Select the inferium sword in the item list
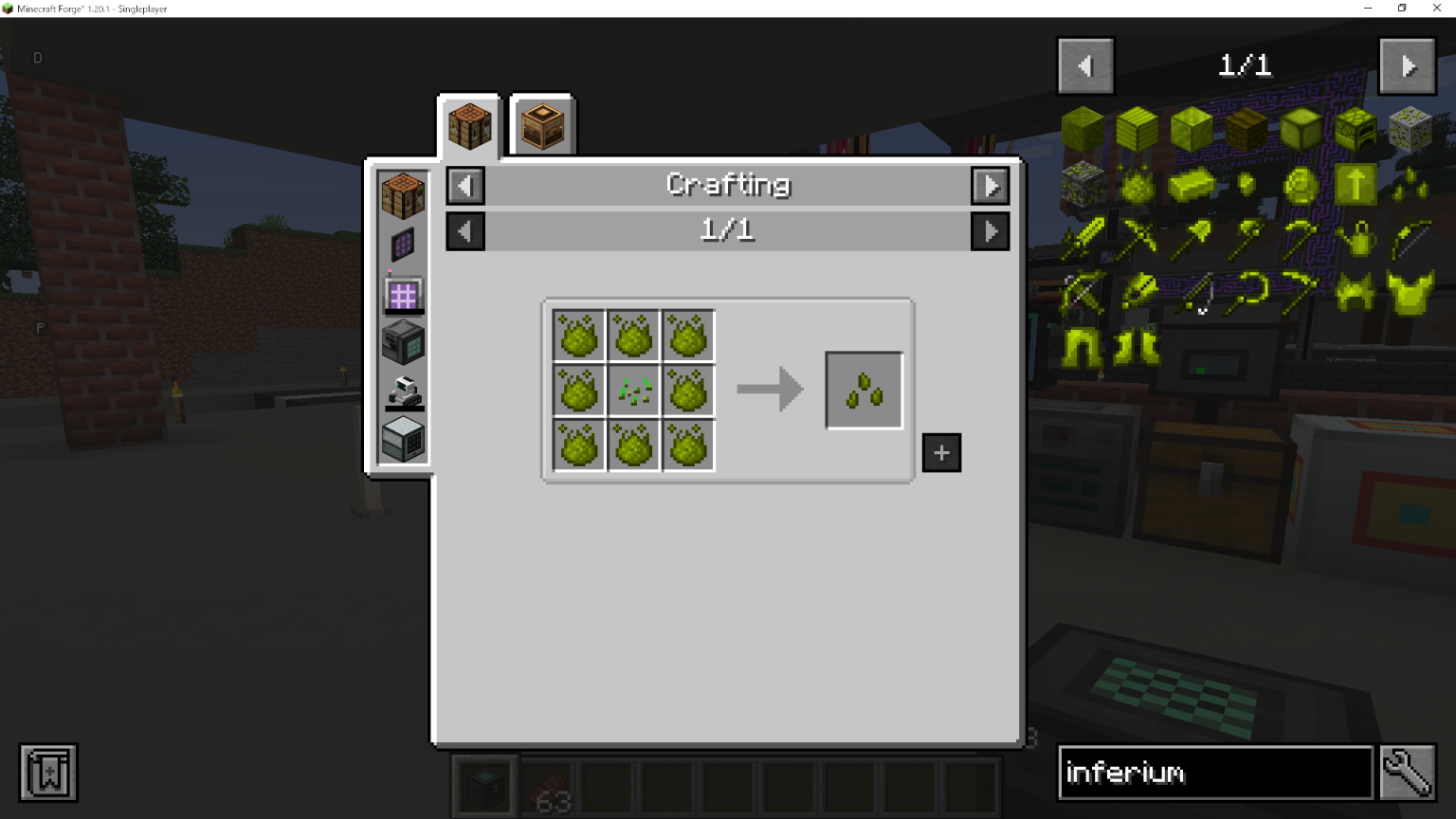Image resolution: width=1456 pixels, height=819 pixels. coord(1083,239)
